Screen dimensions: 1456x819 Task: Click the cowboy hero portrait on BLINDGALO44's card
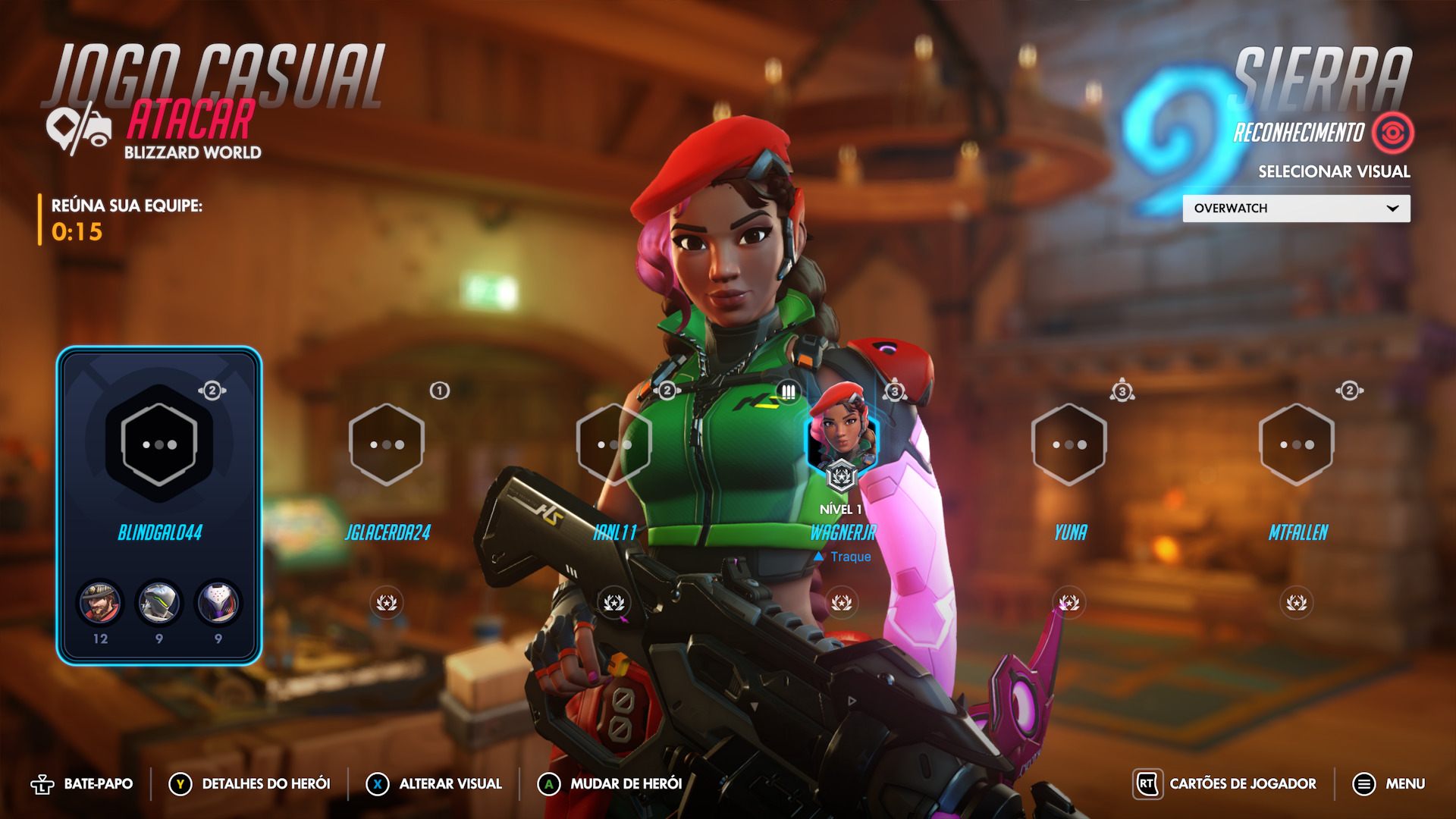pos(100,603)
